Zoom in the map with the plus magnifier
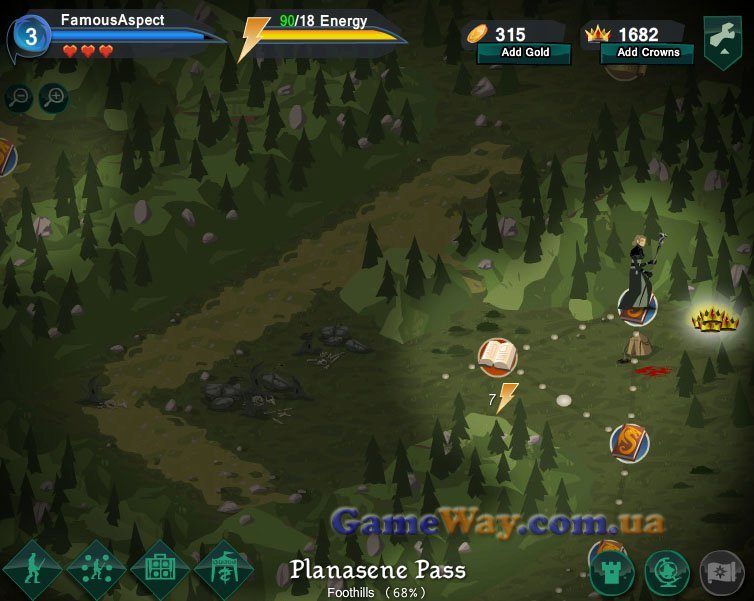754x601 pixels. tap(53, 98)
